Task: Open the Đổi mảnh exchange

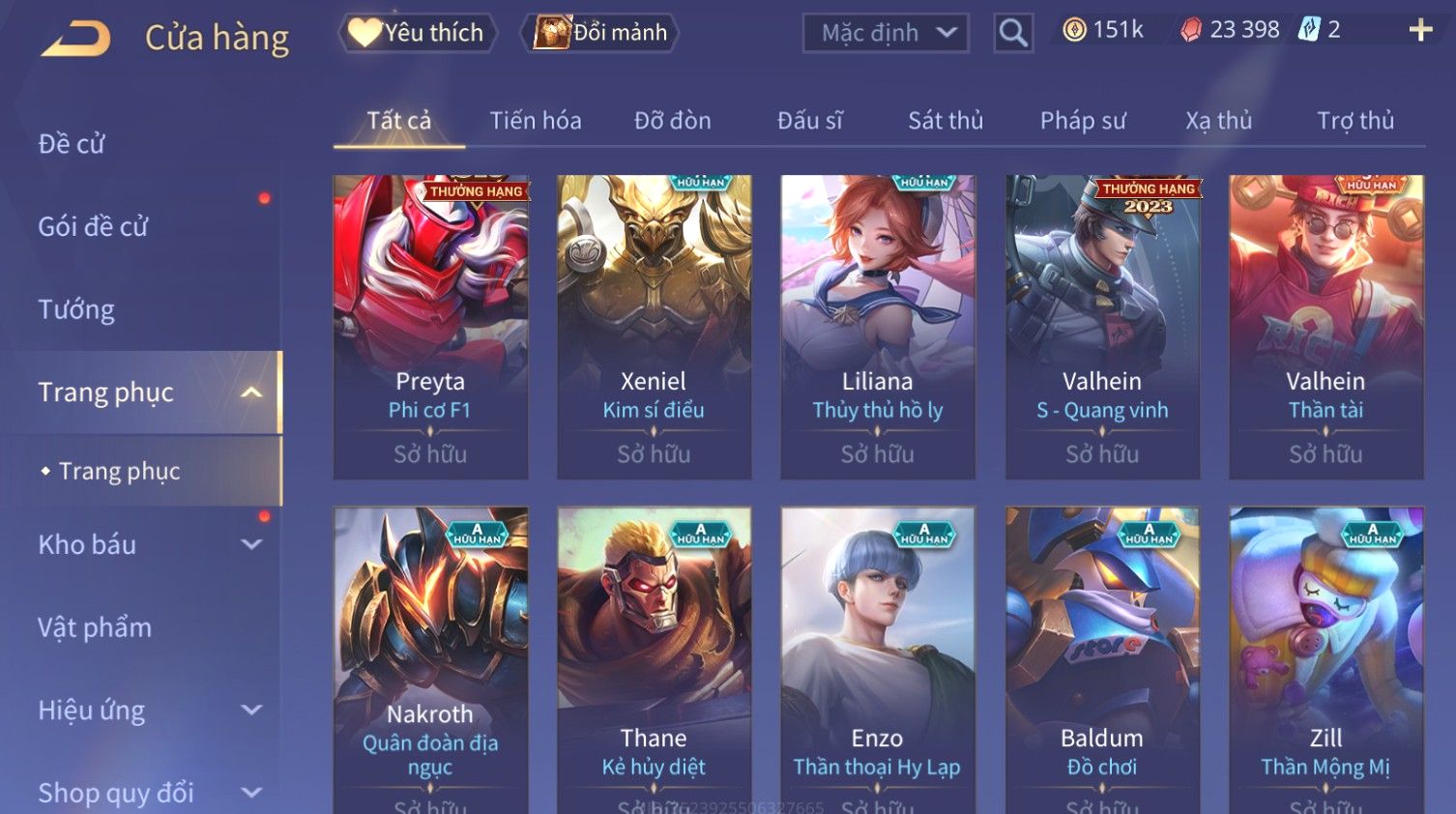Action: point(600,33)
